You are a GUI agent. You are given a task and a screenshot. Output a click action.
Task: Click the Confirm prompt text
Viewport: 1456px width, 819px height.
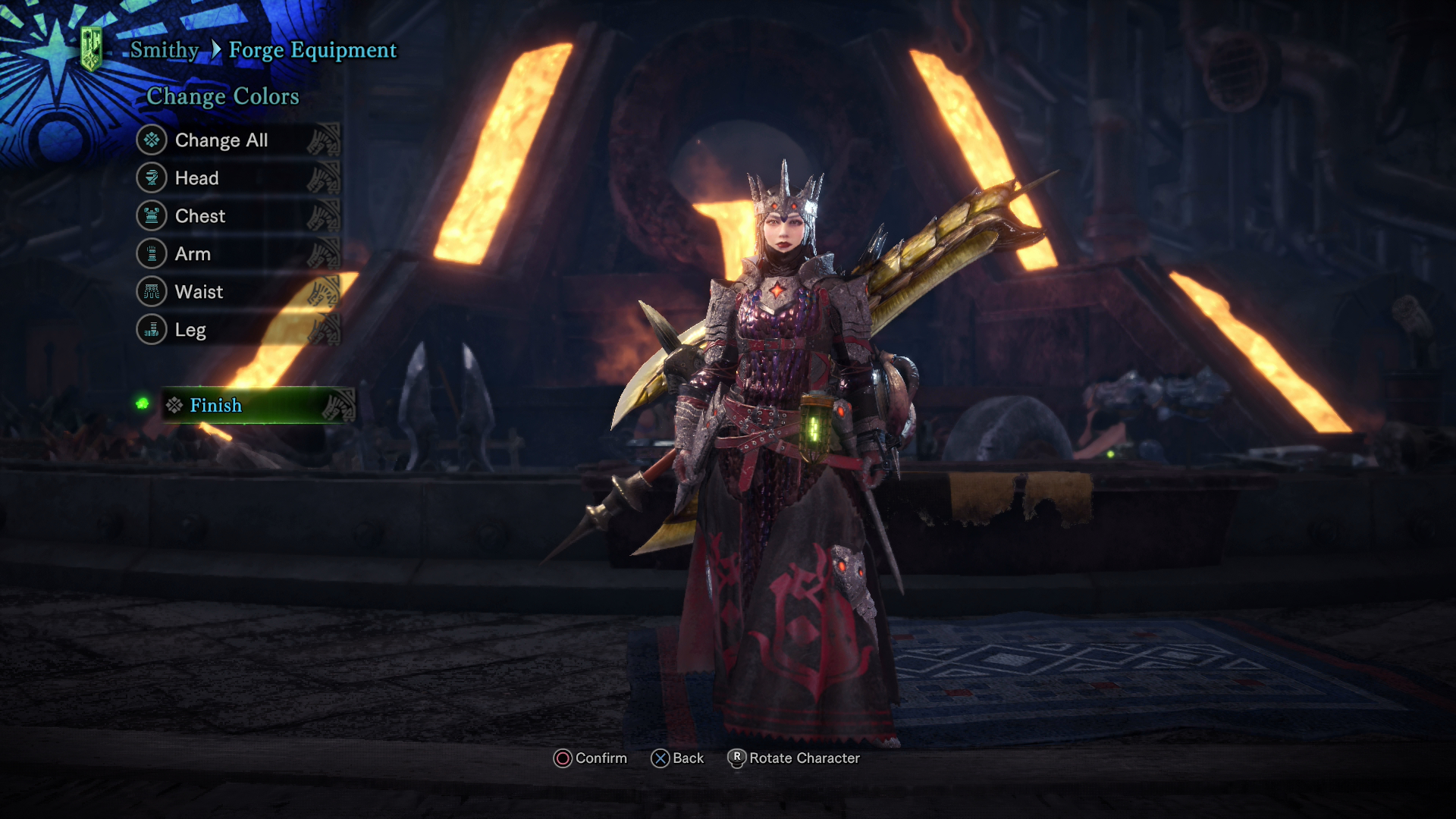[x=601, y=758]
